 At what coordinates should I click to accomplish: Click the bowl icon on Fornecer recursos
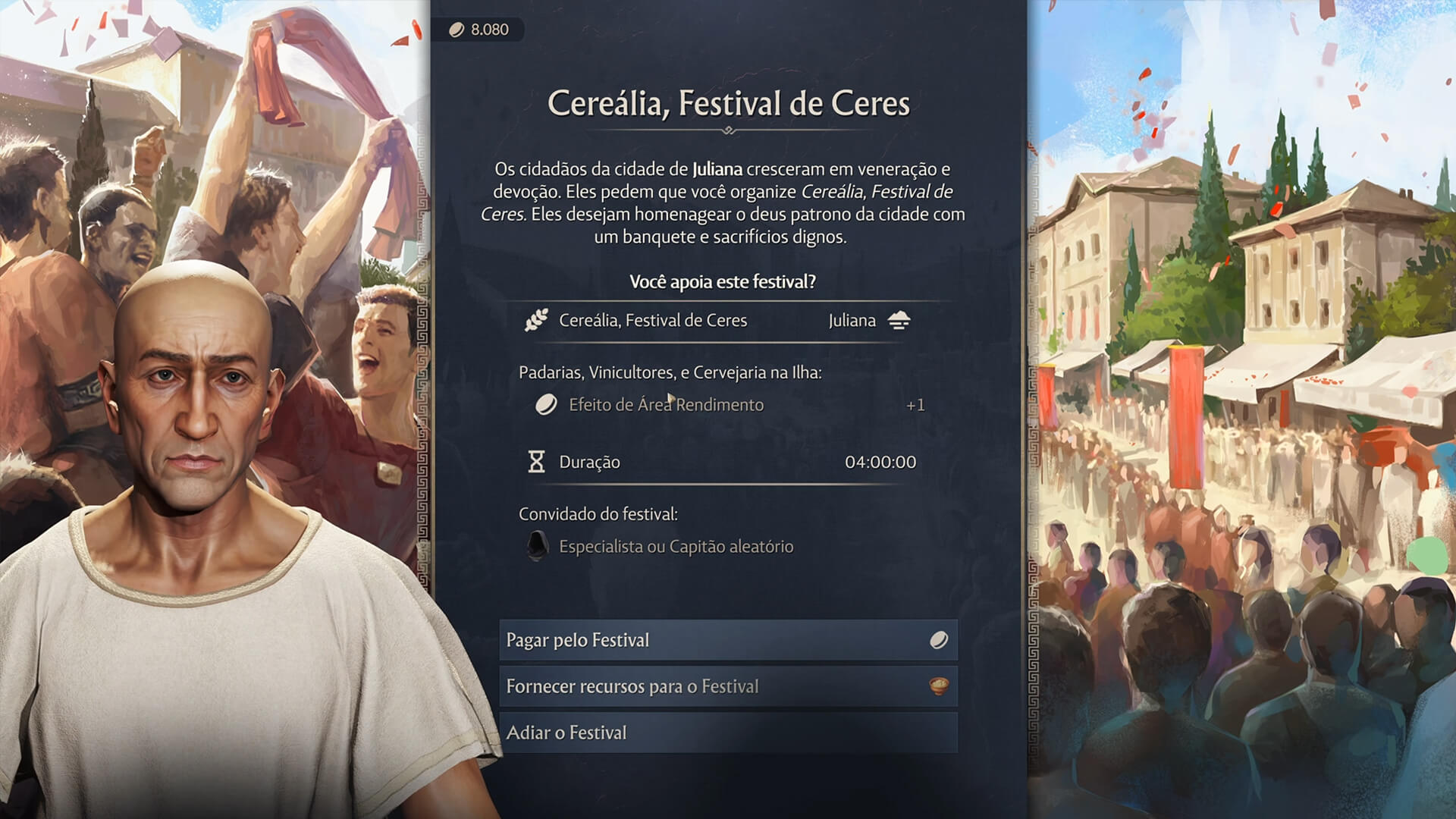pyautogui.click(x=939, y=686)
